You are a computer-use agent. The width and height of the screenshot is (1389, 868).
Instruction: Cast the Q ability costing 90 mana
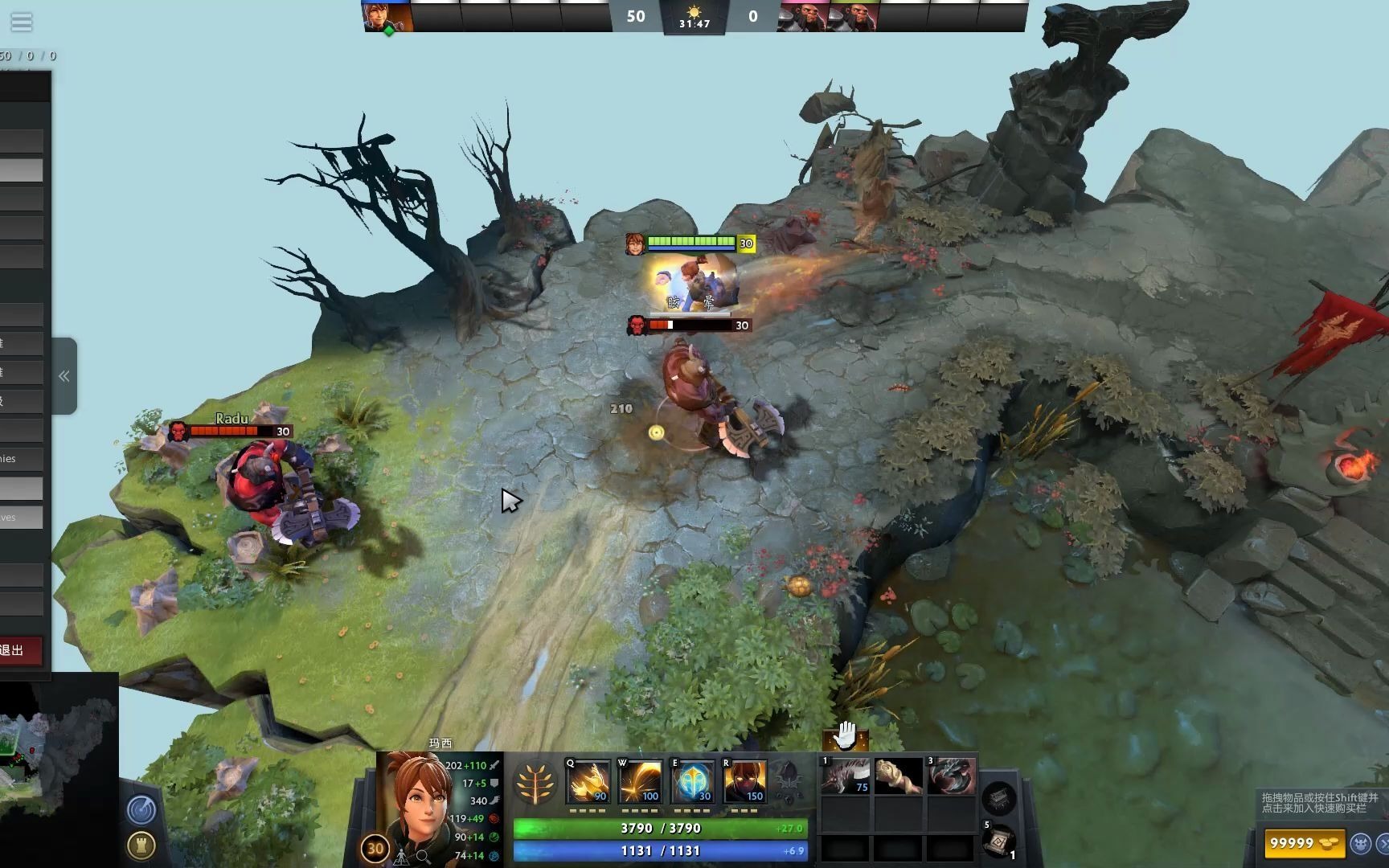pyautogui.click(x=588, y=782)
